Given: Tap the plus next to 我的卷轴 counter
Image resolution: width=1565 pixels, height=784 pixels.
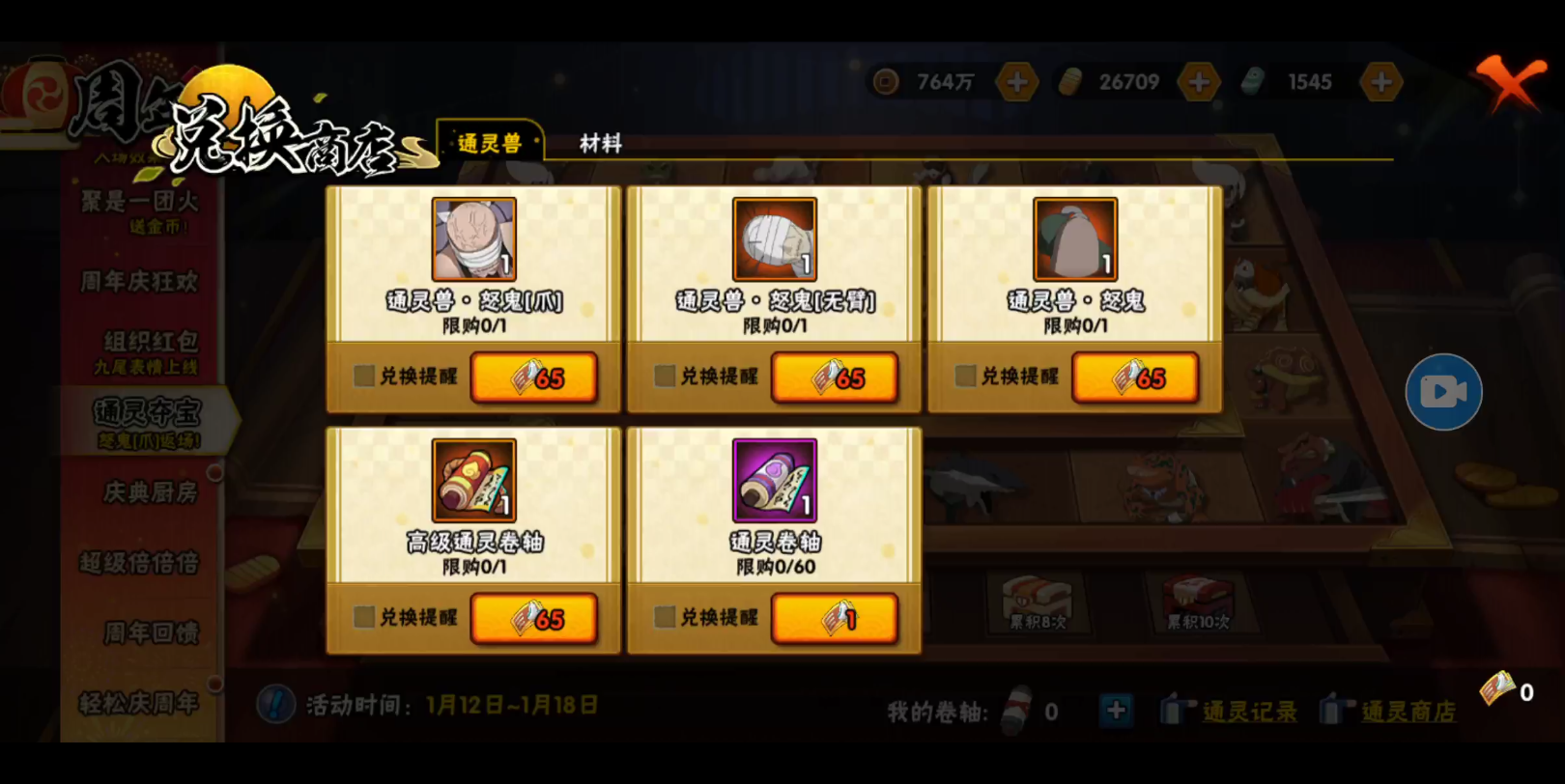Looking at the screenshot, I should [x=1116, y=711].
